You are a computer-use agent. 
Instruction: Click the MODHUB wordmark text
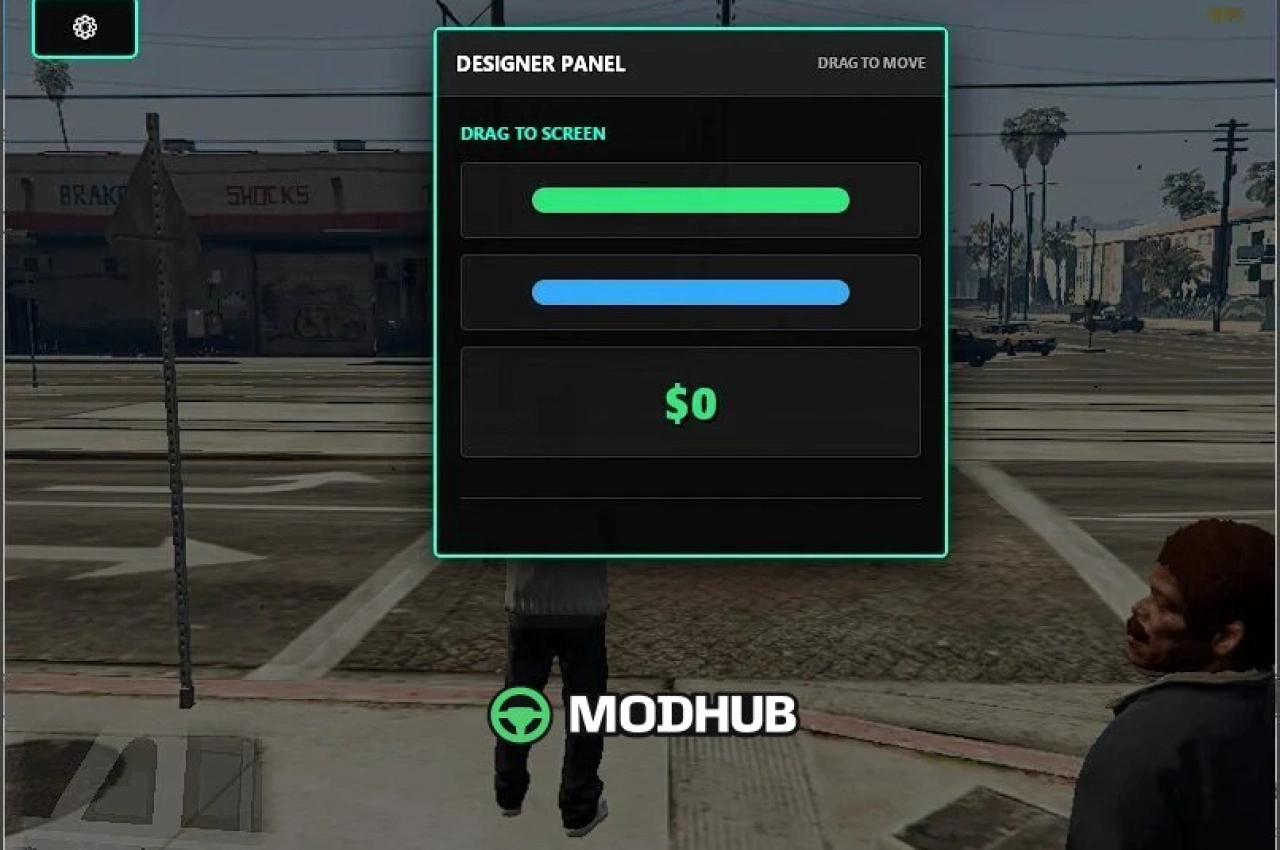coord(684,715)
